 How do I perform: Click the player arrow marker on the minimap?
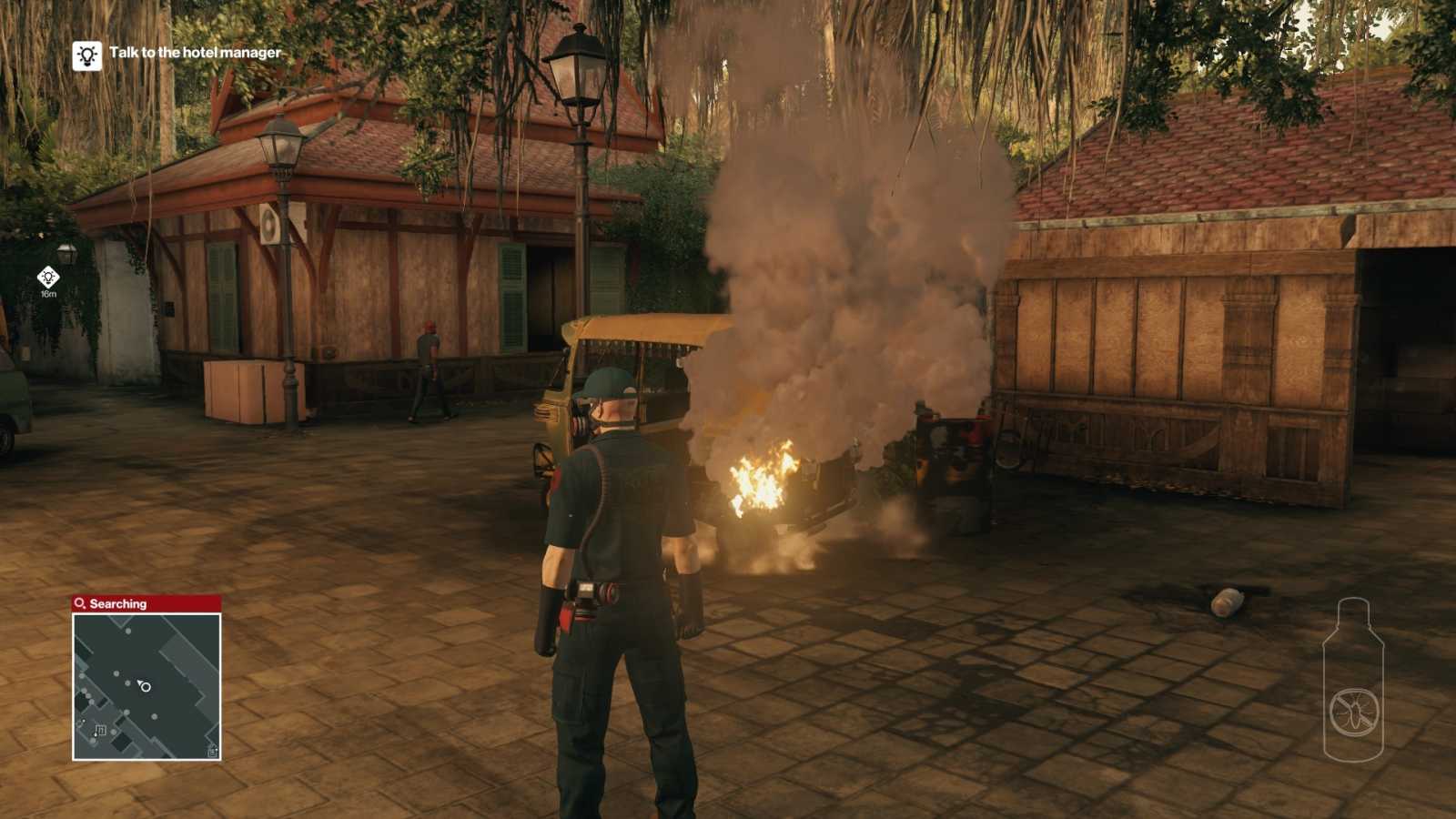[139, 682]
